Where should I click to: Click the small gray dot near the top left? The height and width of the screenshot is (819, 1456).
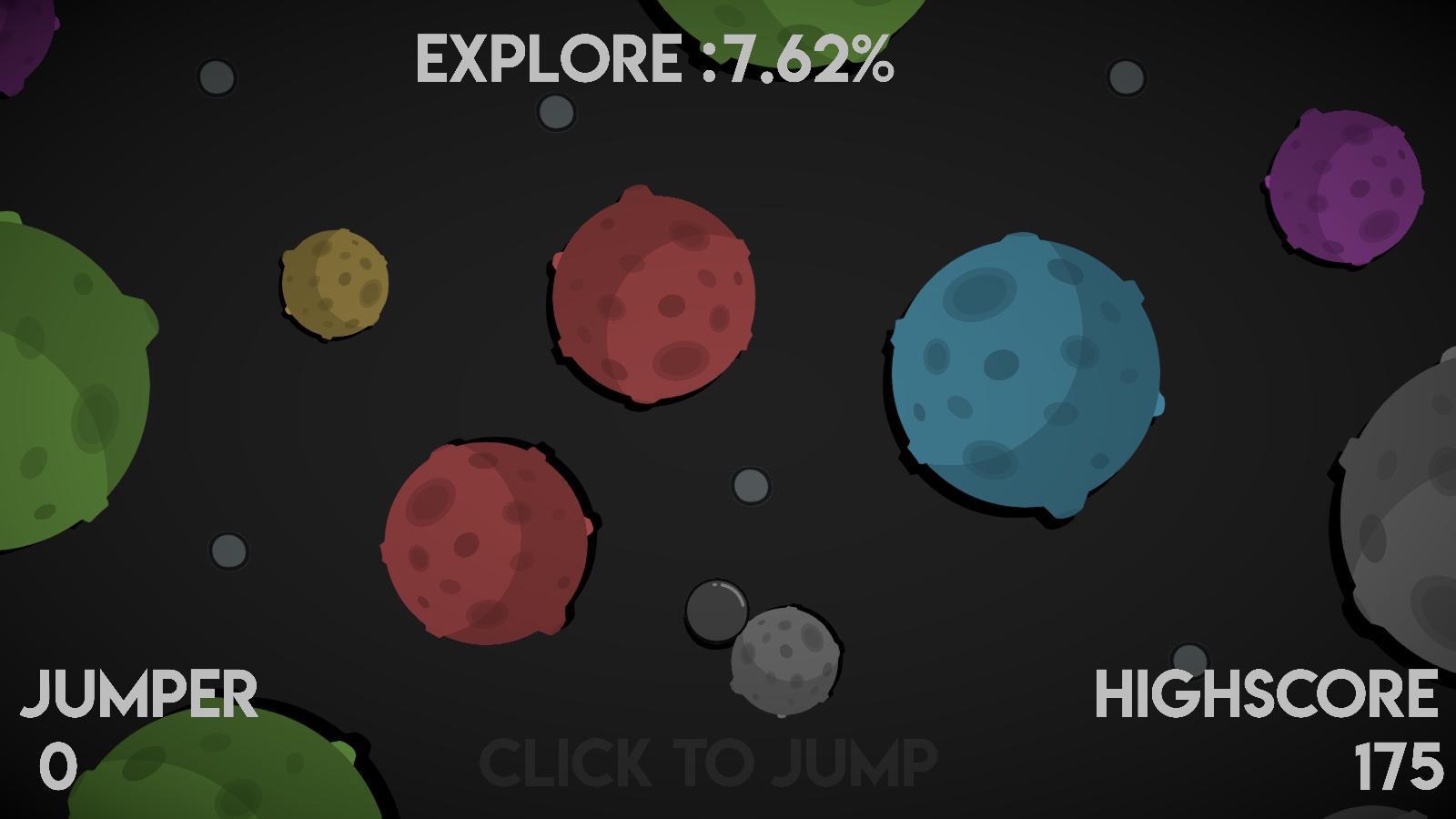pos(216,76)
